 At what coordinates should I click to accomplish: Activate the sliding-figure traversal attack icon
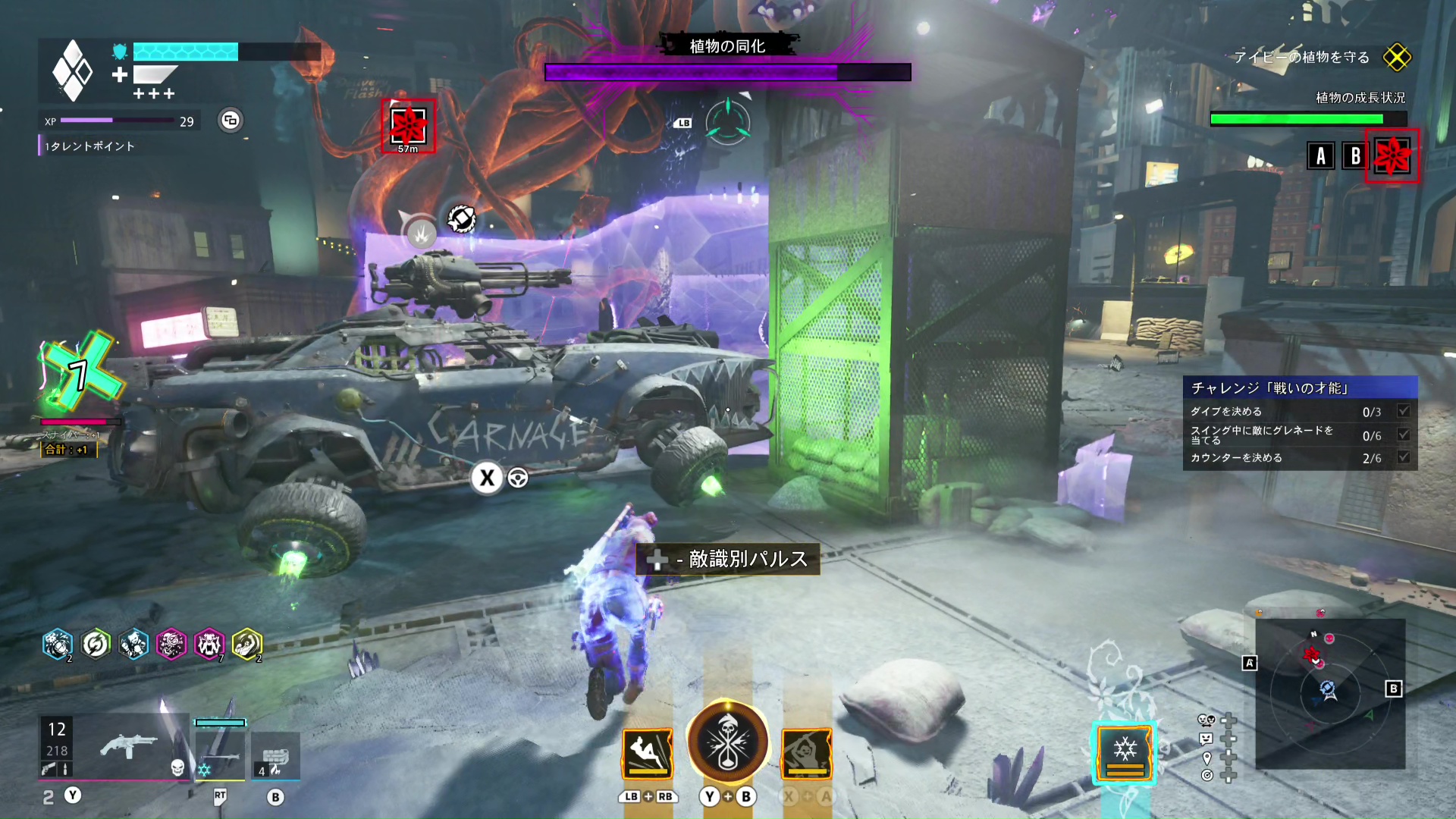tap(648, 753)
